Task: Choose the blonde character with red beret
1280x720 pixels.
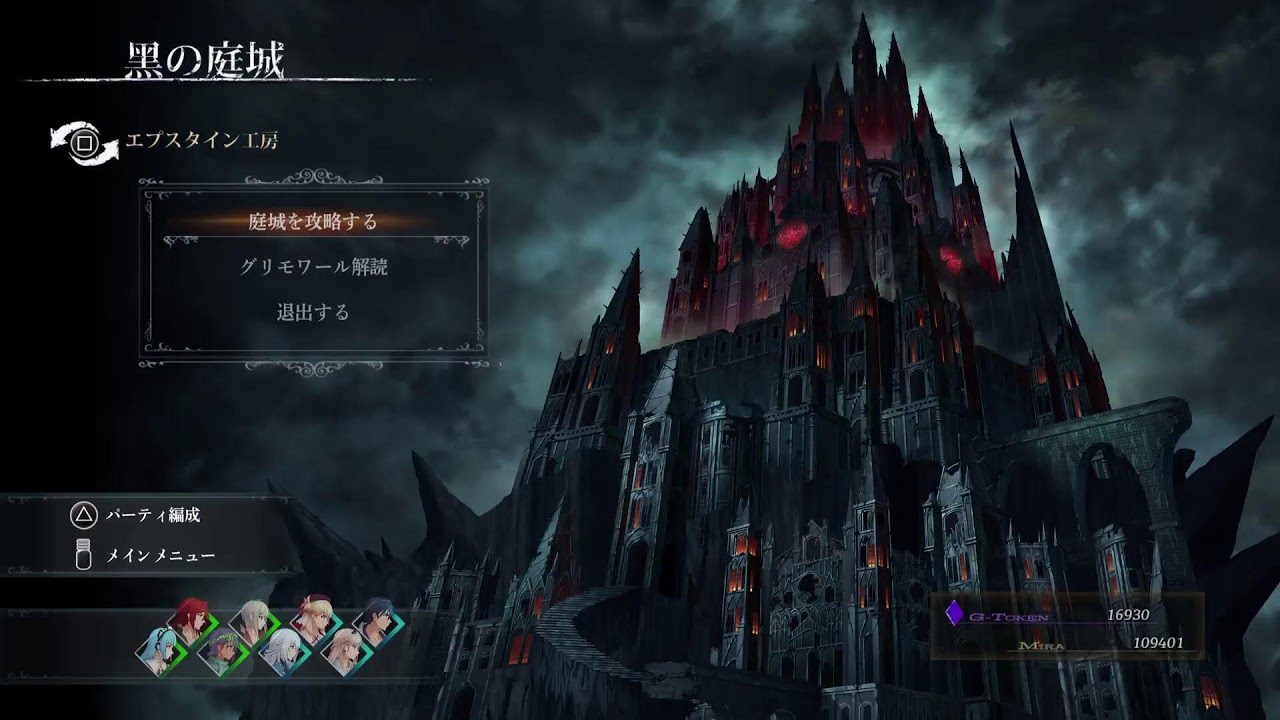Action: [313, 620]
